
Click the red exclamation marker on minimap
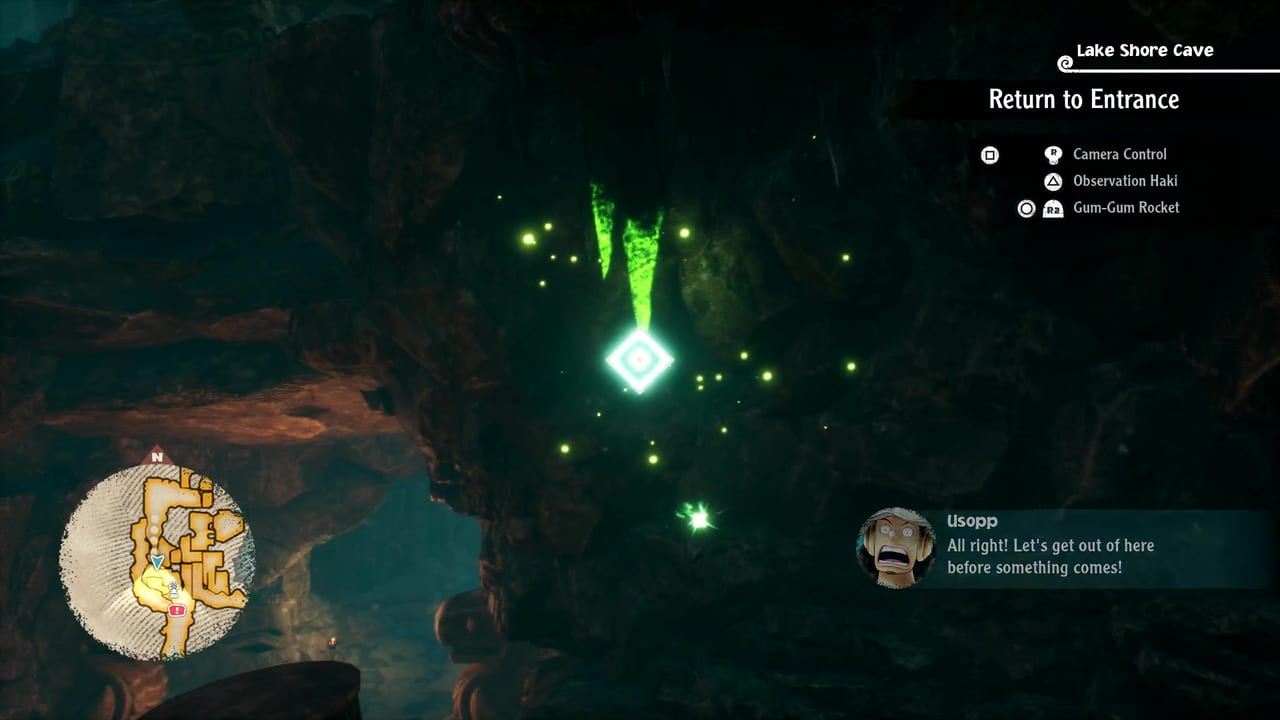tap(177, 610)
